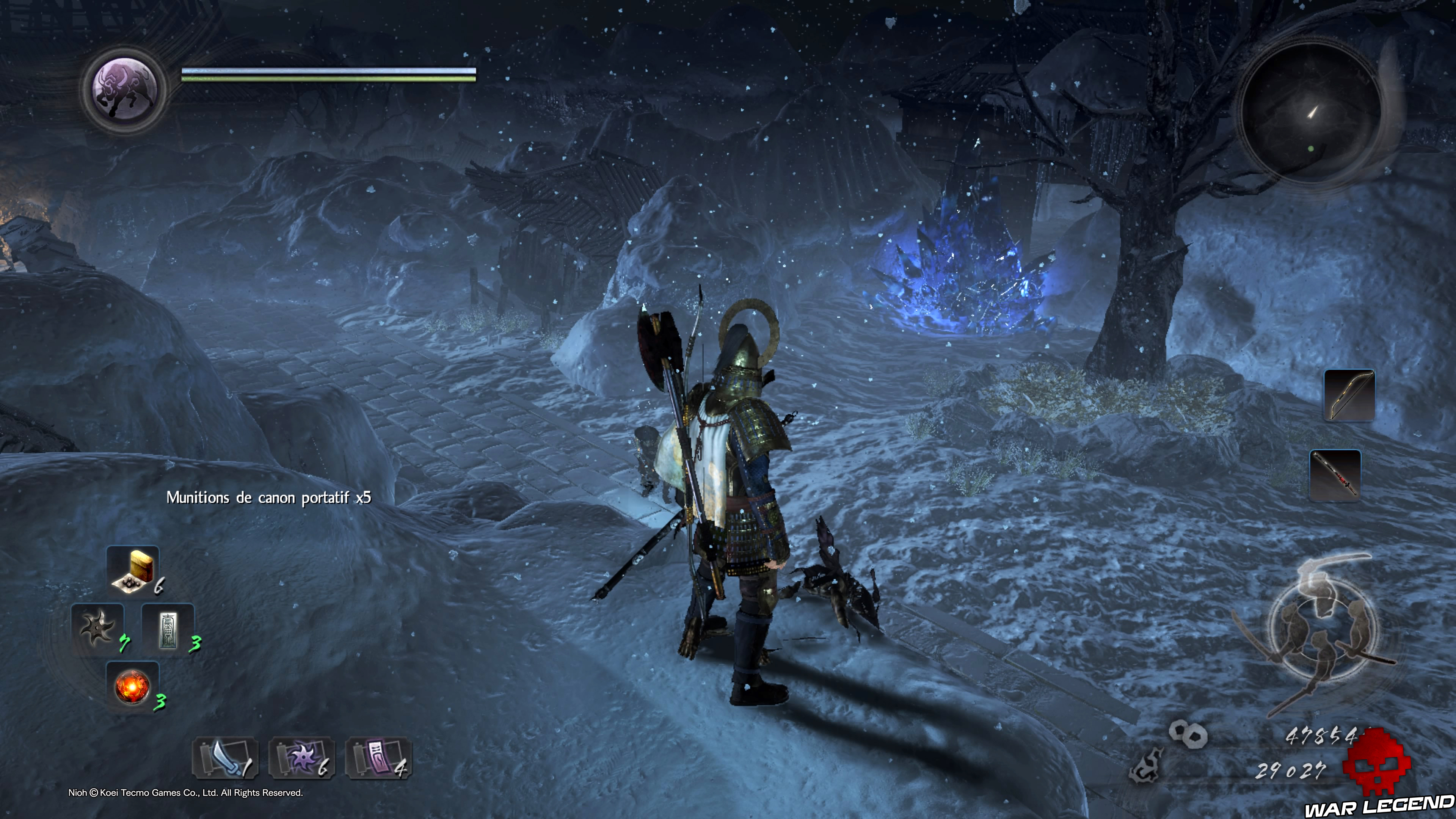This screenshot has width=1456, height=819.
Task: Click the health bar at top left
Action: (x=327, y=72)
